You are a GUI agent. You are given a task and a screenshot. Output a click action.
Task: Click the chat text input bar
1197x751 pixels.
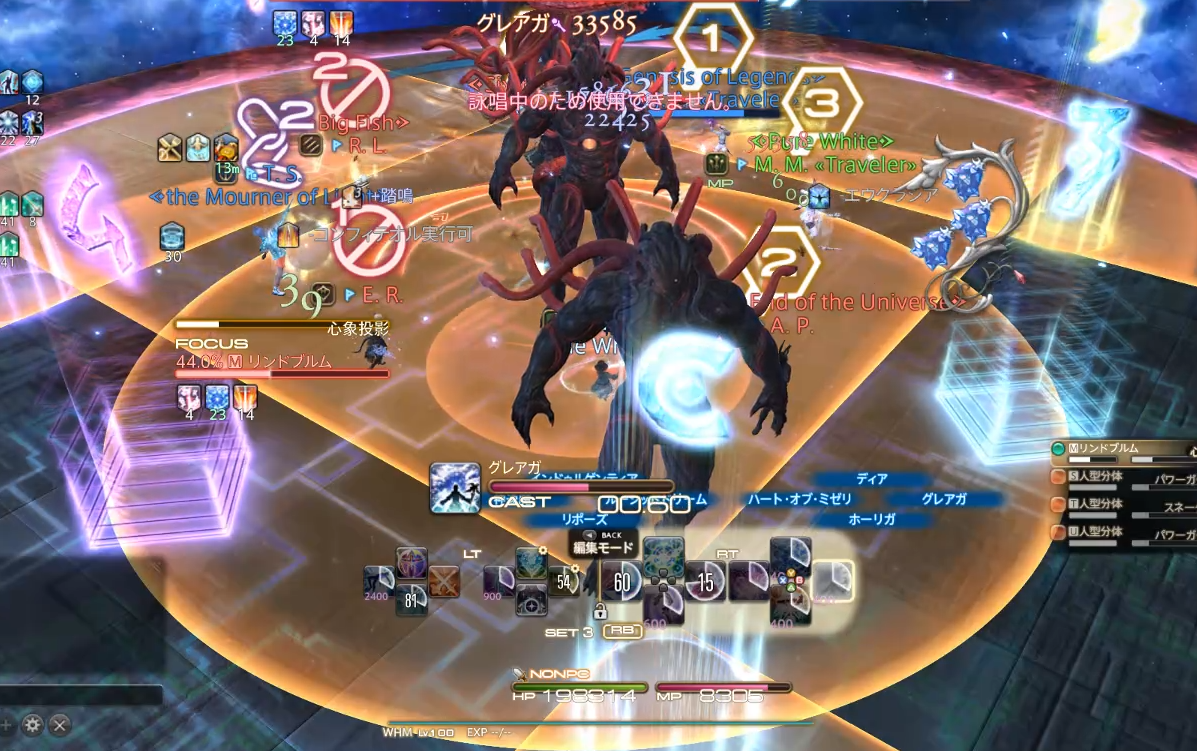click(80, 695)
